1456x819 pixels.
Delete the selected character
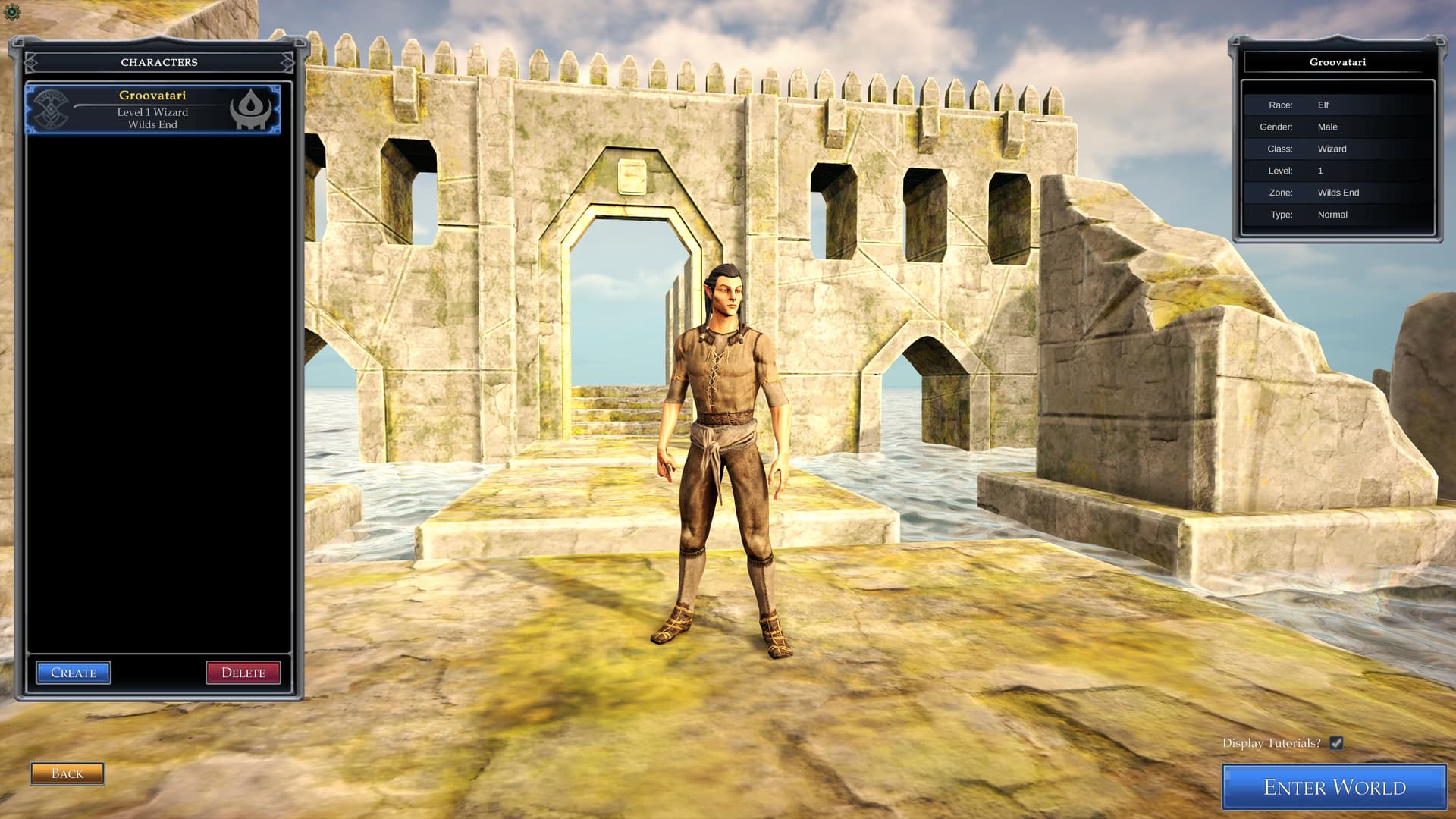(x=243, y=673)
